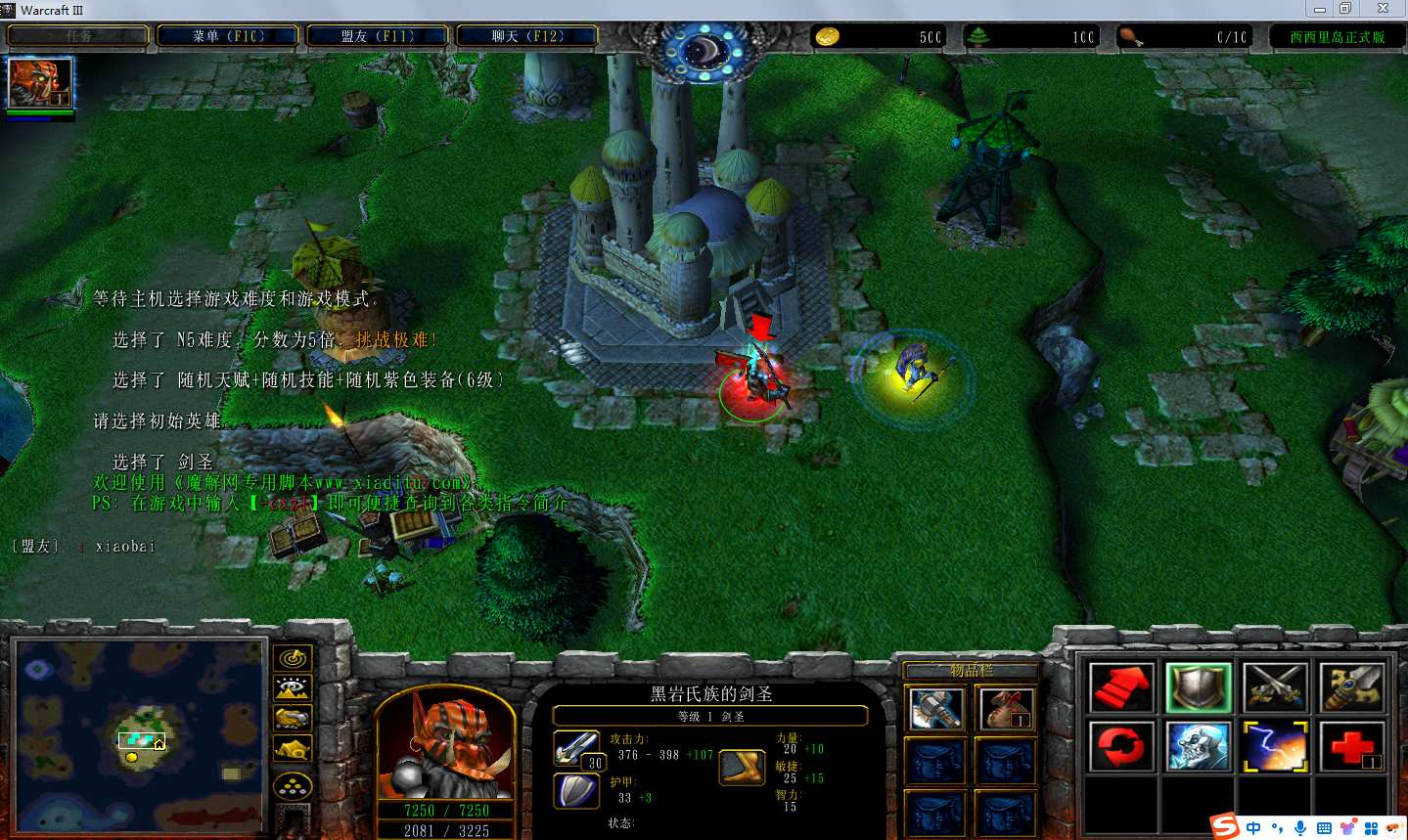Screen dimensions: 1408x840
Task: Select the jeweled sword hilt command
Action: pyautogui.click(x=1351, y=687)
